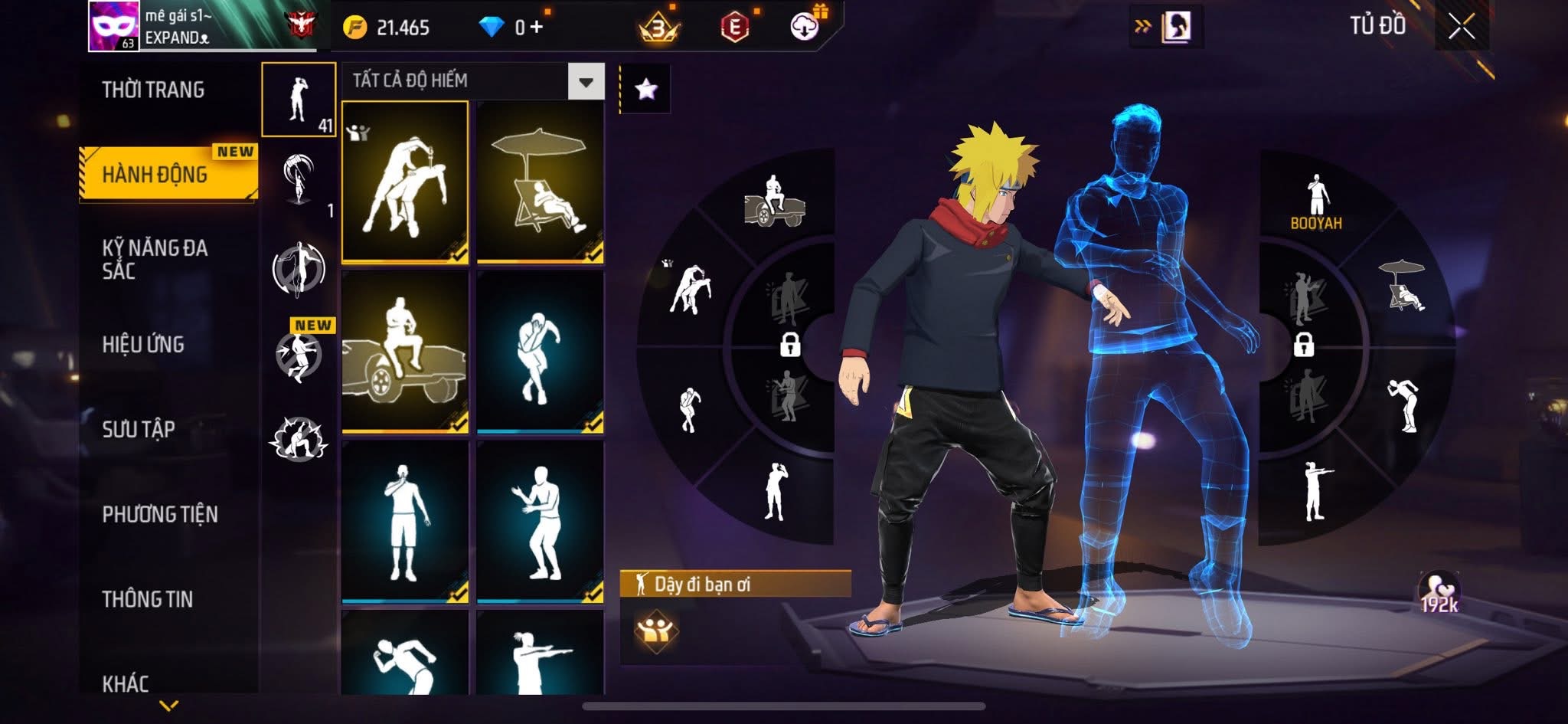Select the Hành Động menu entry
The image size is (1568, 724).
pos(155,175)
